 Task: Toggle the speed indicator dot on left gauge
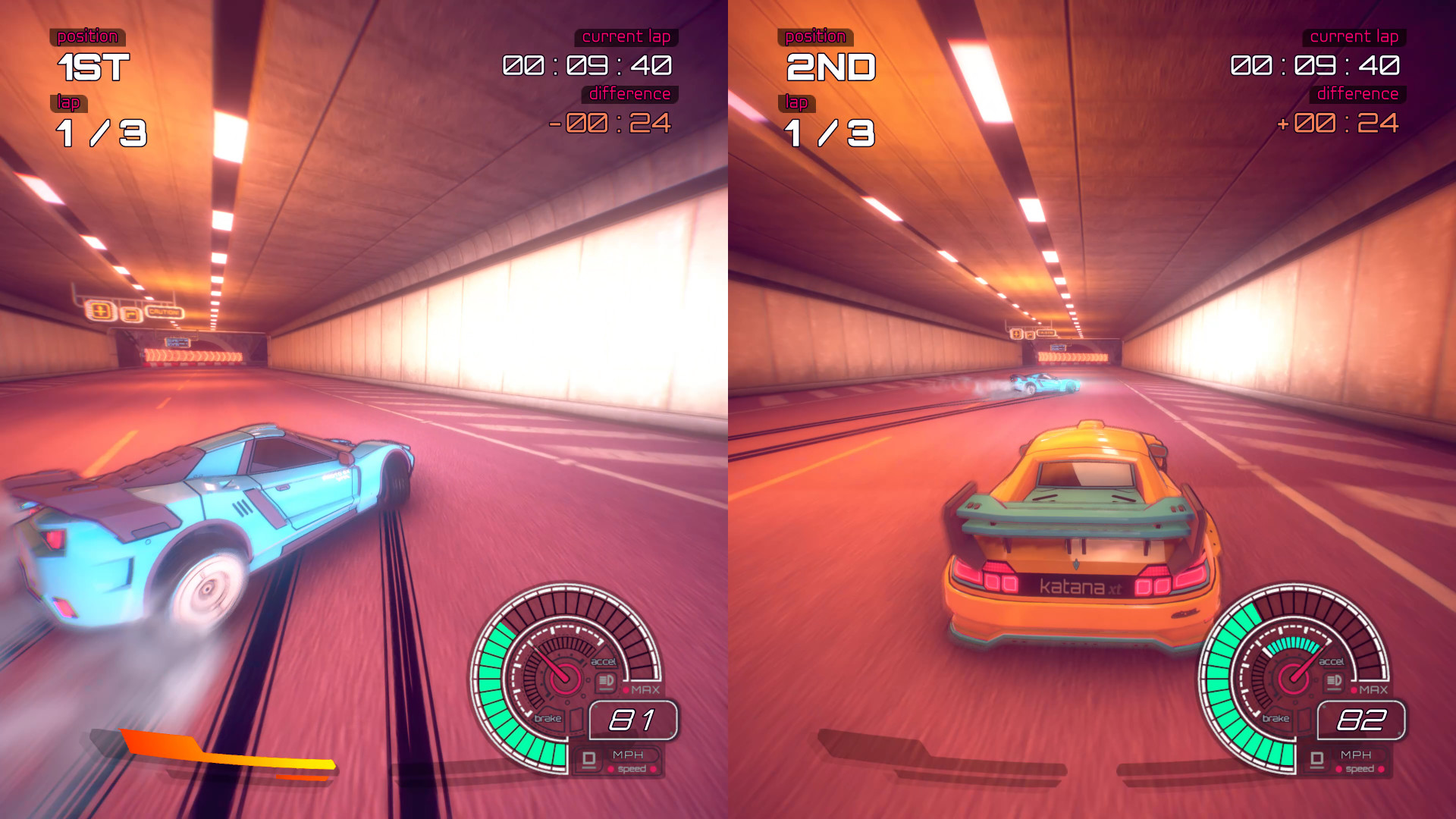[x=610, y=769]
